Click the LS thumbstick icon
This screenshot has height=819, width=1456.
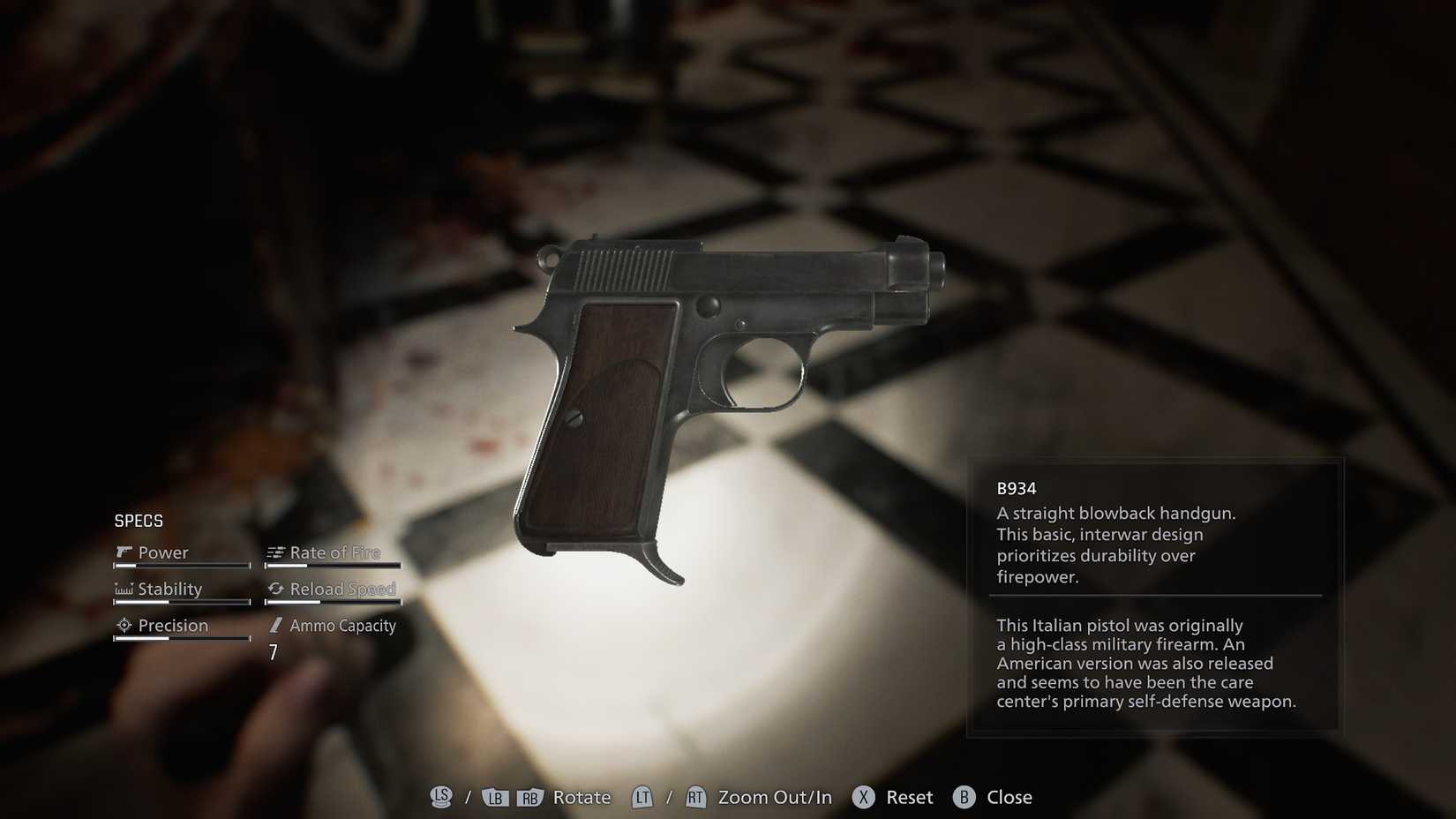point(440,797)
